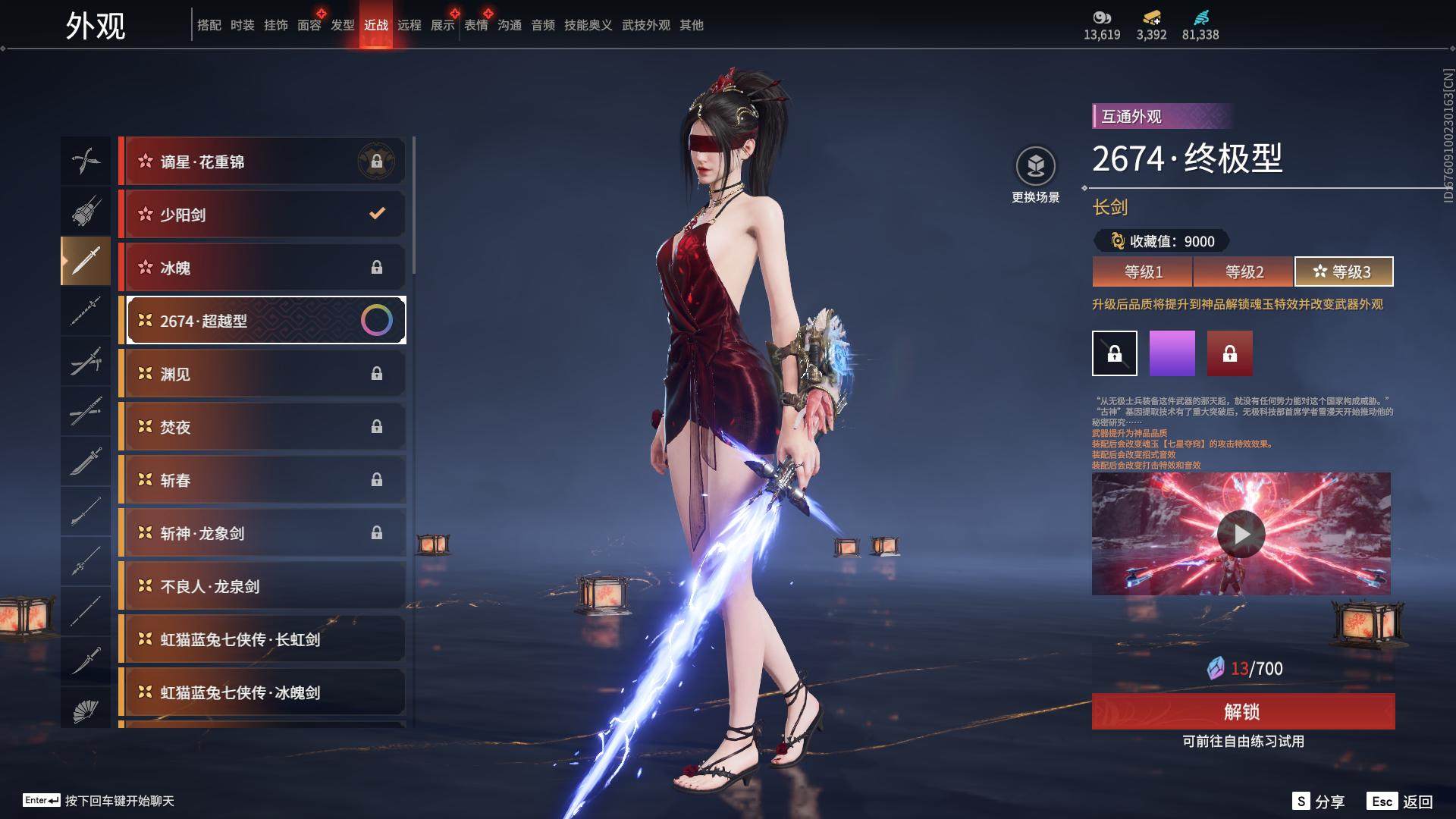Select the 等级2 level tab

click(1244, 271)
